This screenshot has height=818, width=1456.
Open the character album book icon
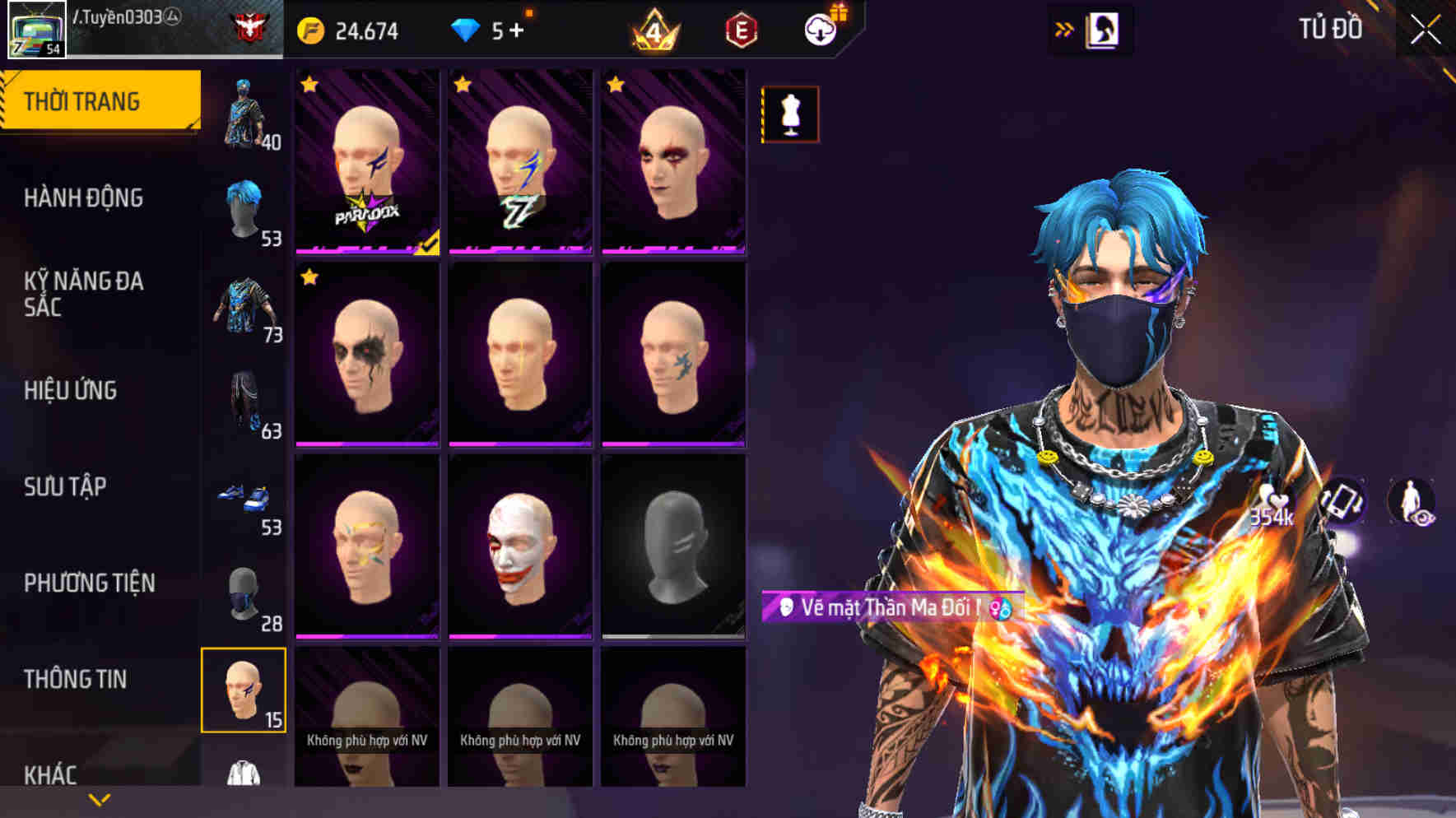coord(1102,30)
